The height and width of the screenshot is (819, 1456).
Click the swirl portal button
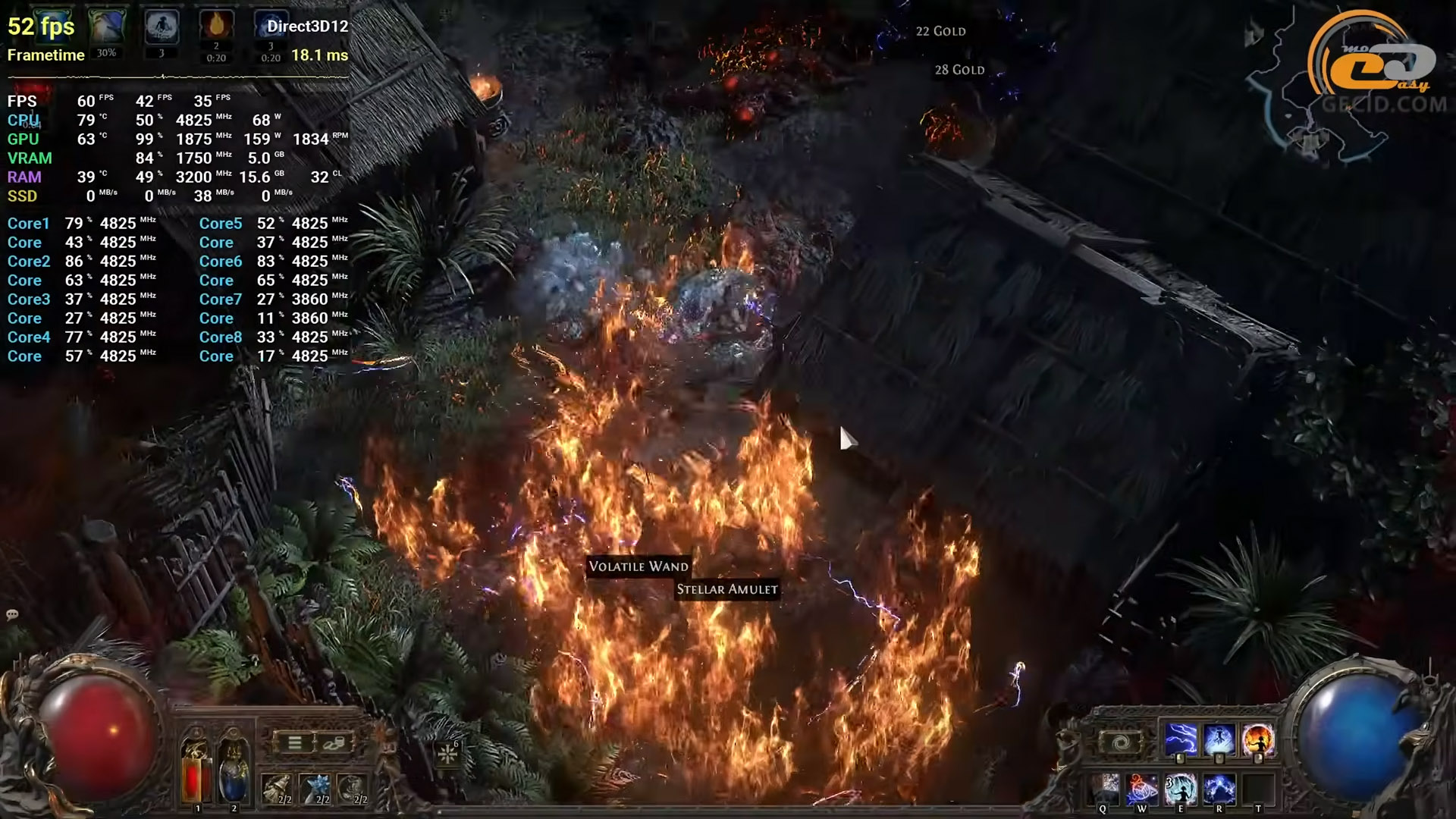(x=1120, y=742)
